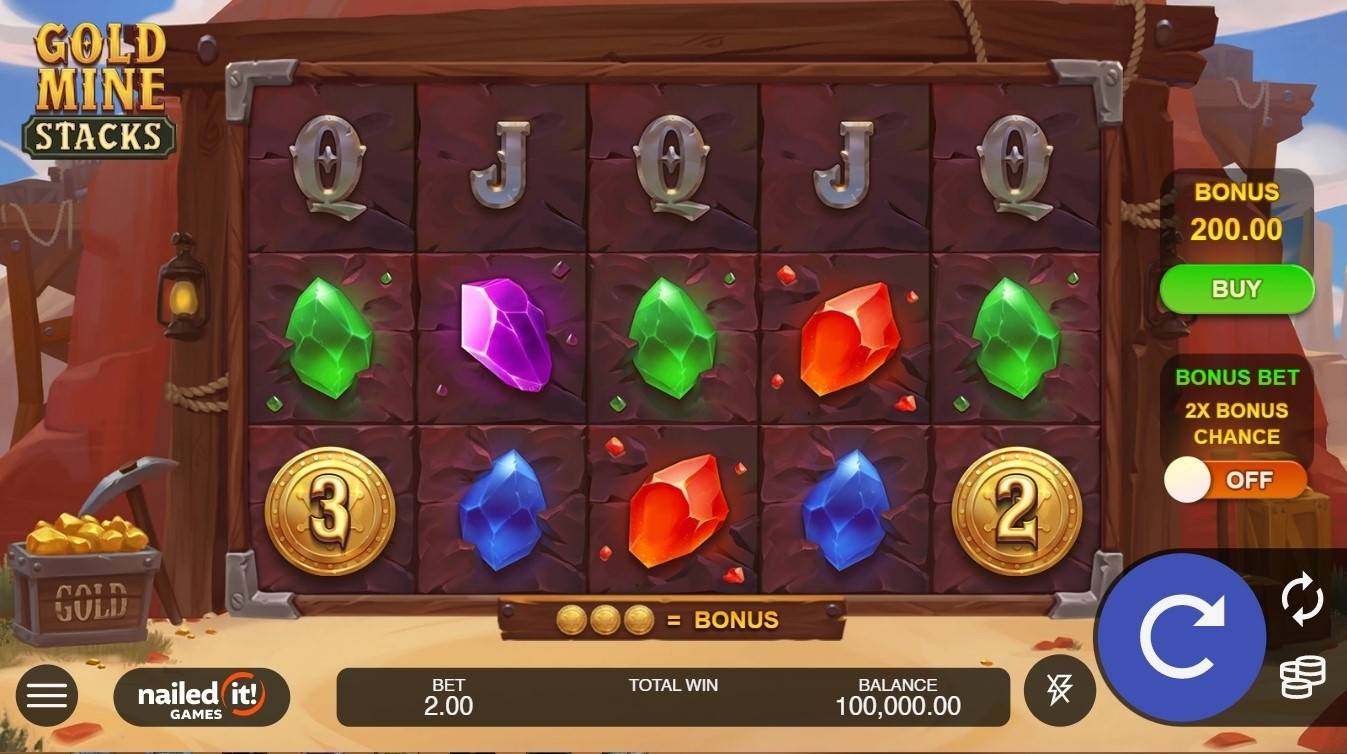
Task: Toggle the Bonus Bet switch on
Action: click(x=1236, y=481)
